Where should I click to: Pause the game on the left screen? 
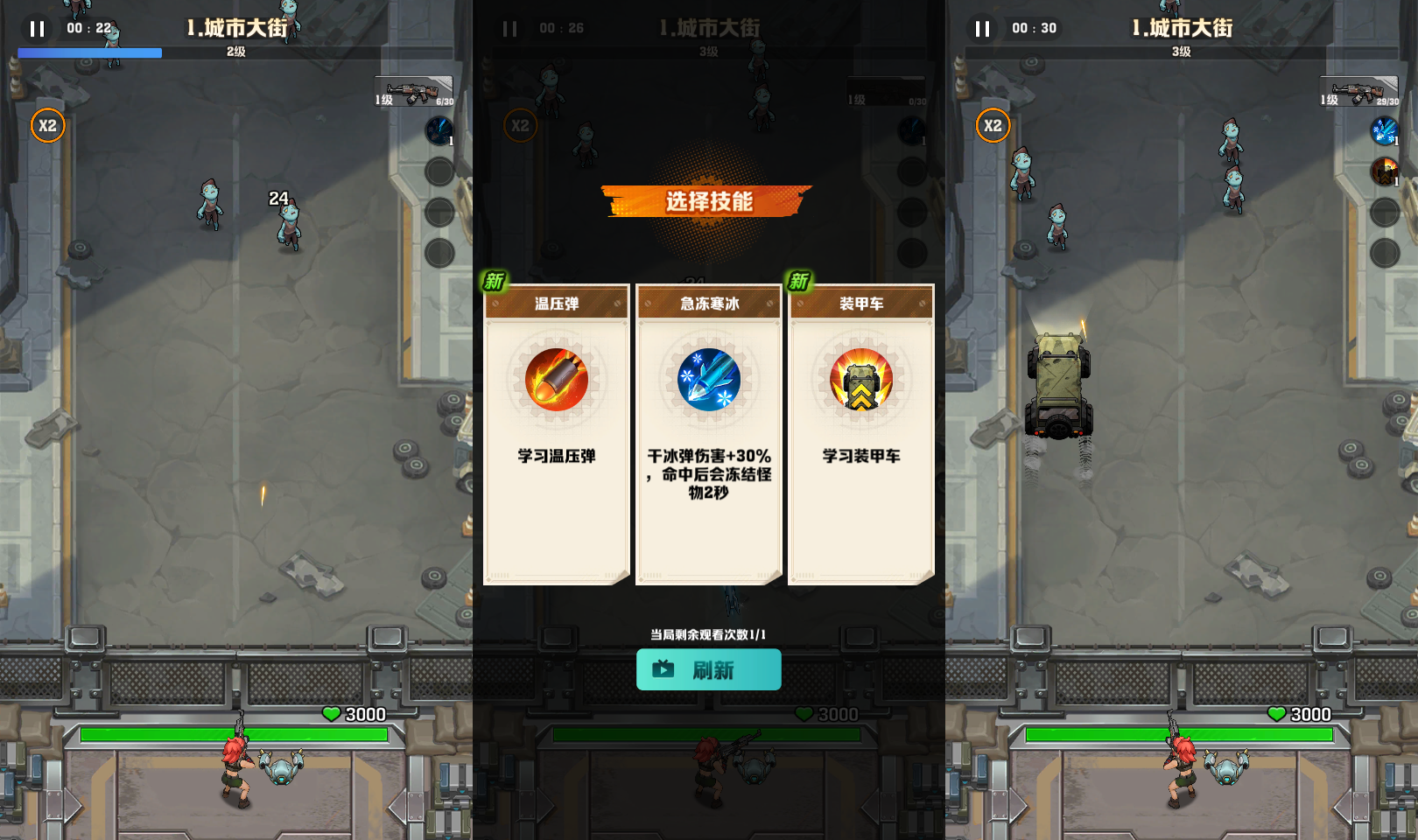[36, 29]
